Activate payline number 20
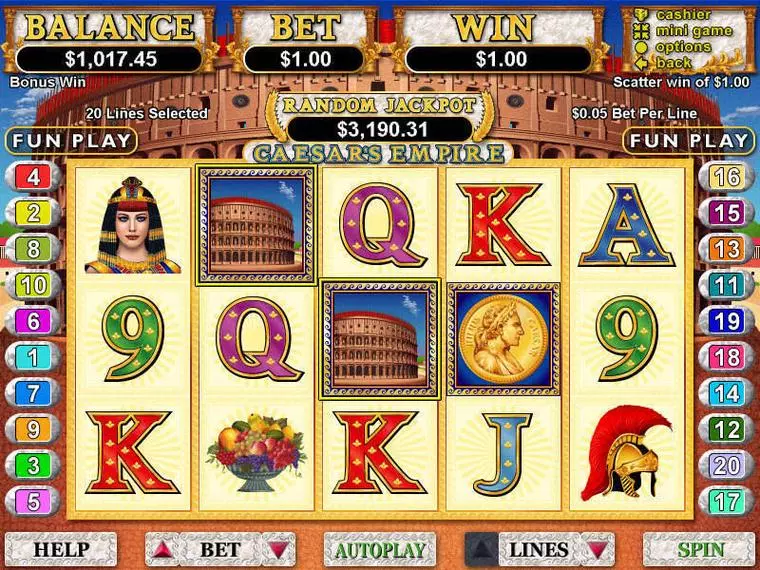This screenshot has width=760, height=570. click(727, 465)
